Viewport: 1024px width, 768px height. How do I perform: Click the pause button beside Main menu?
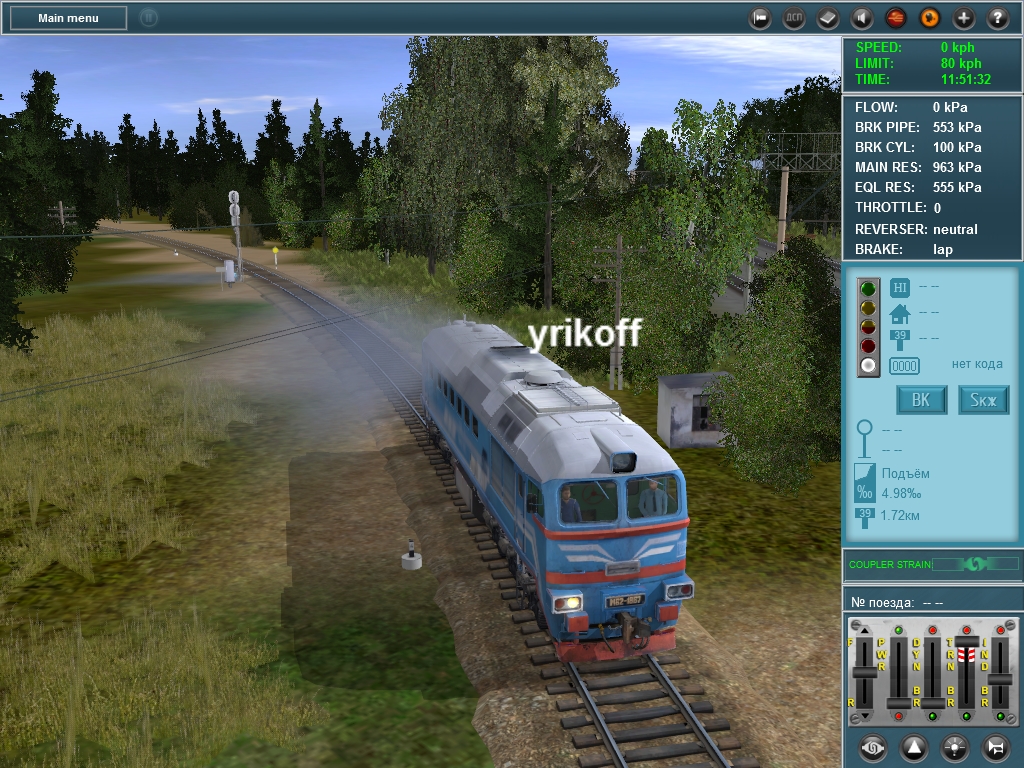coord(148,18)
